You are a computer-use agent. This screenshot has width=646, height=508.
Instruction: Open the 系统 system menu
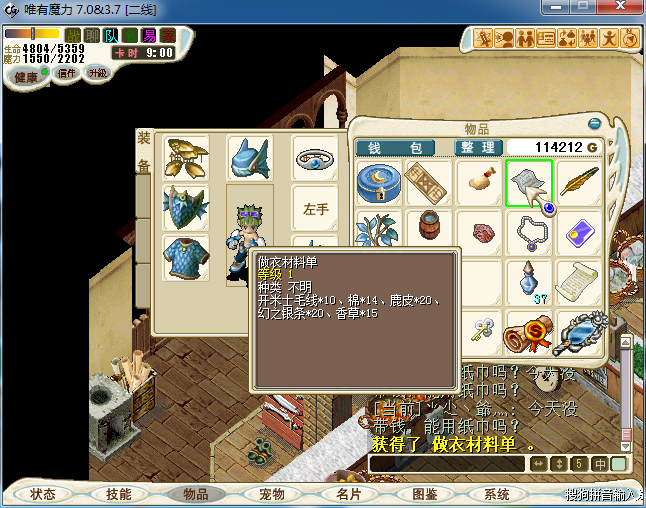(497, 494)
